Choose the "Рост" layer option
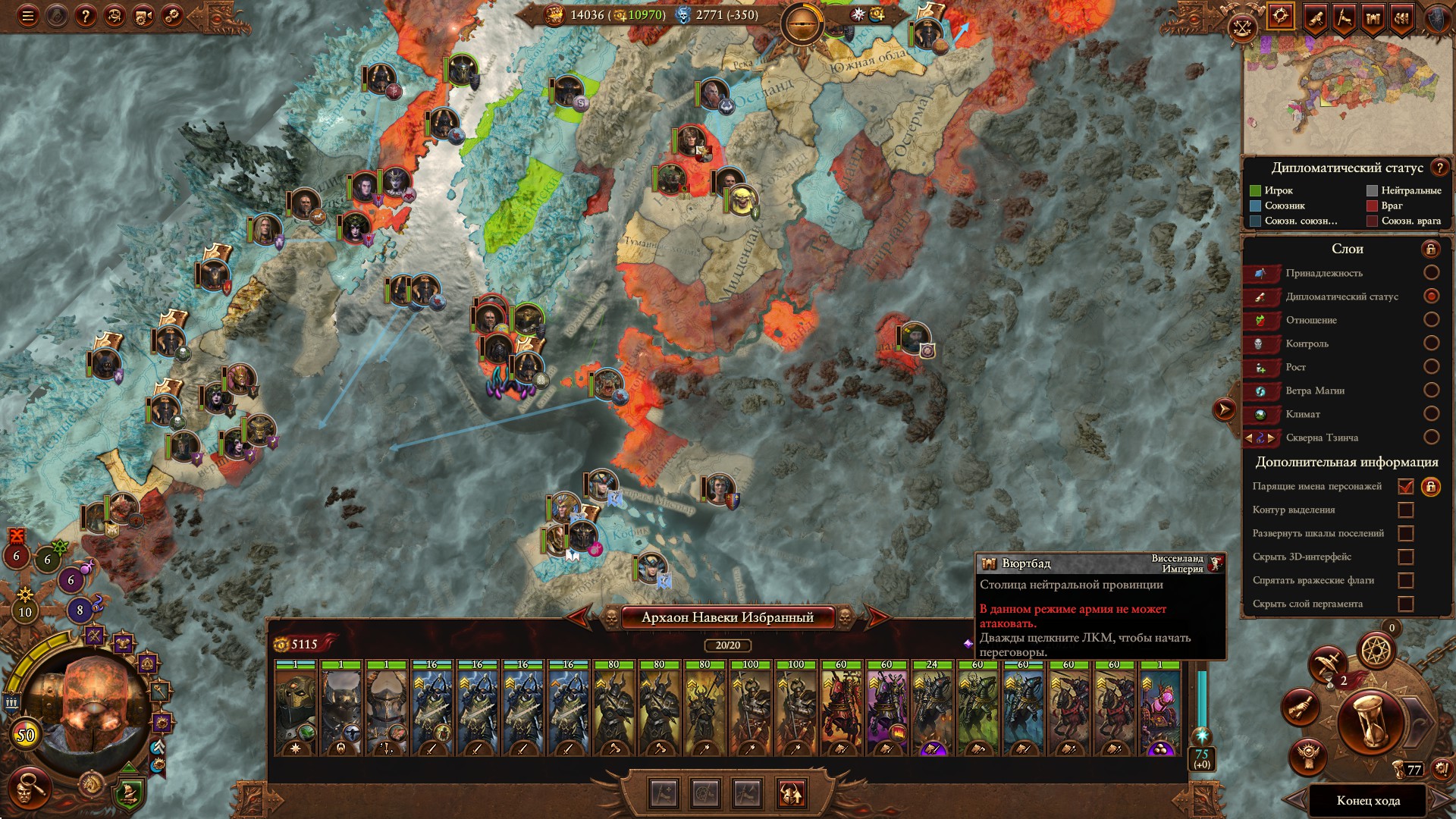The height and width of the screenshot is (819, 1456). [x=1431, y=366]
